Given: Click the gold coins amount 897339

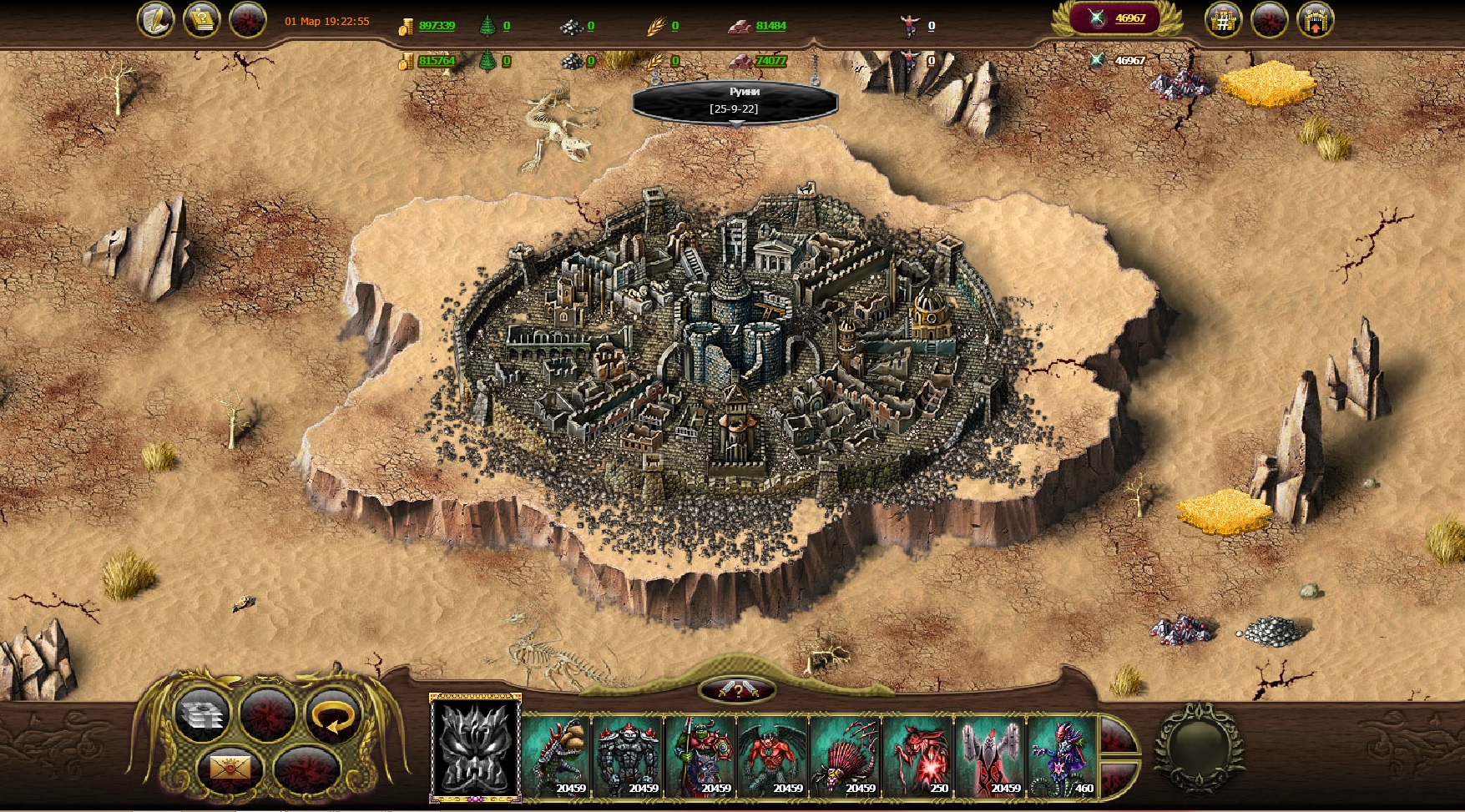Looking at the screenshot, I should click(x=437, y=26).
